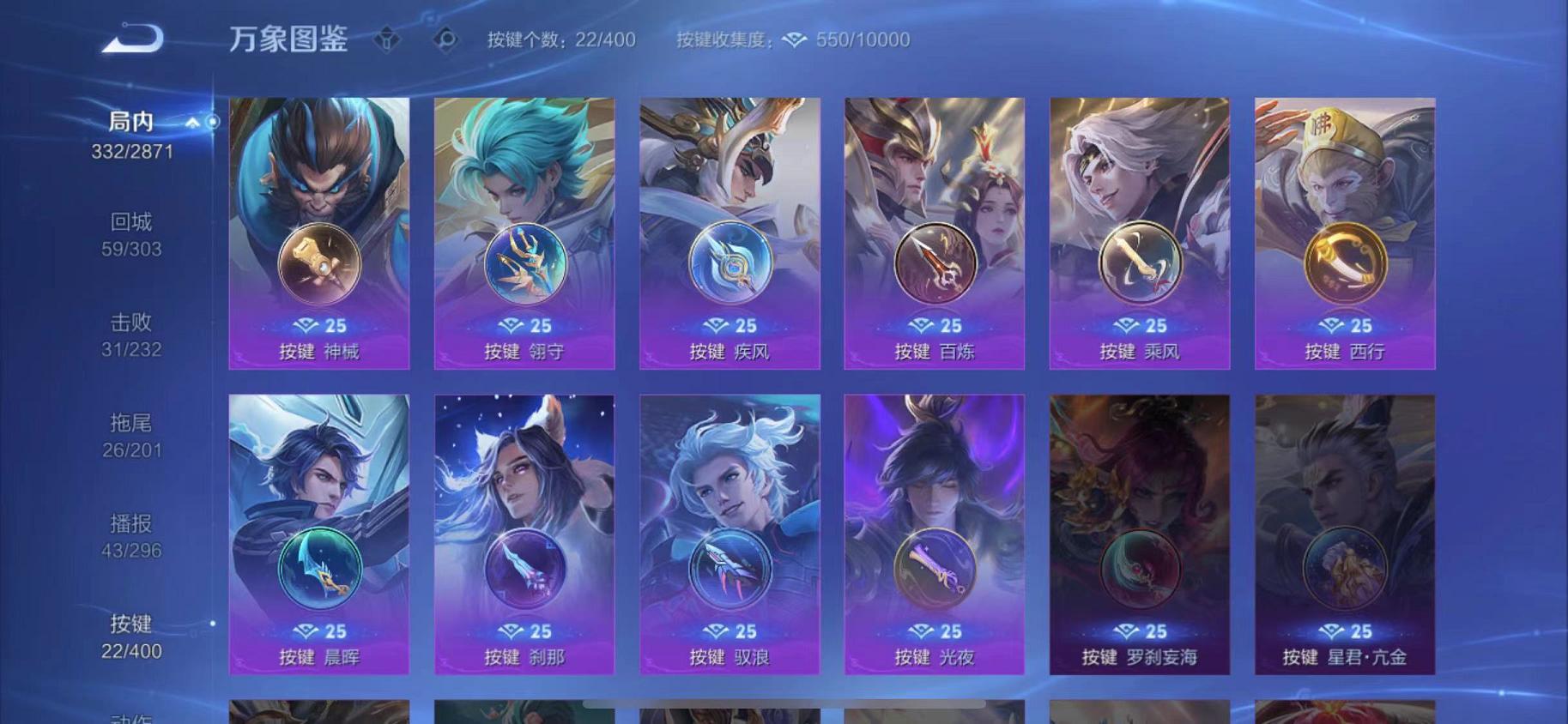Switch to the 拖尾 category tab
Screen dimensions: 1568x724
point(130,421)
